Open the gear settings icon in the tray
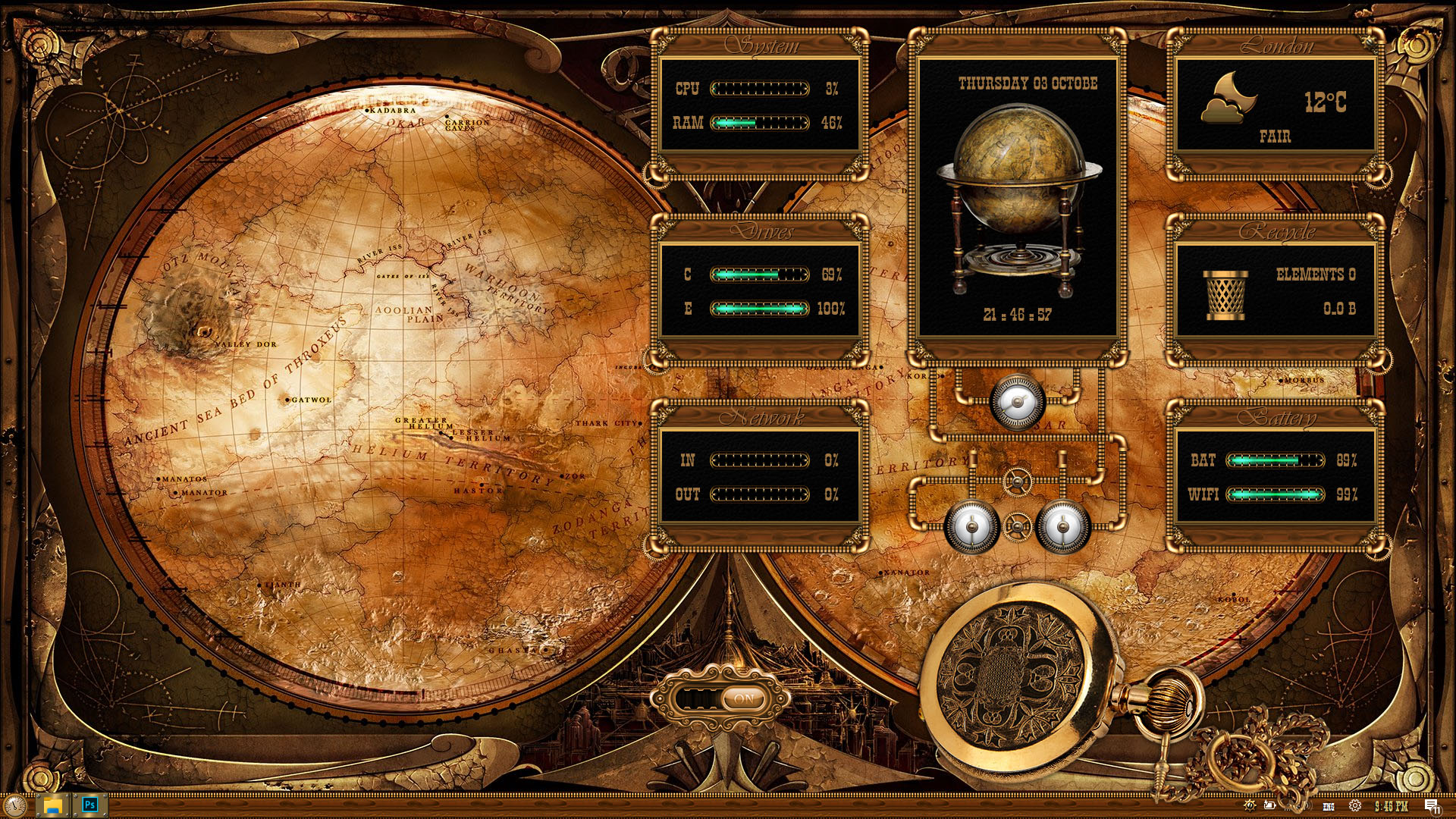This screenshot has width=1456, height=819. (x=1355, y=806)
